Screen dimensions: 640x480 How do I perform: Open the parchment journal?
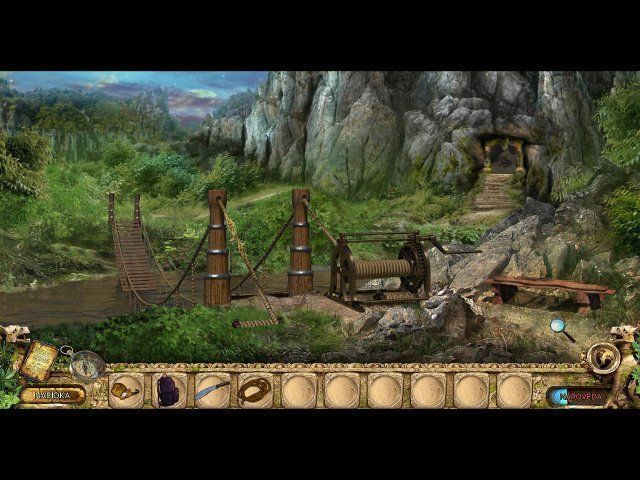click(40, 359)
